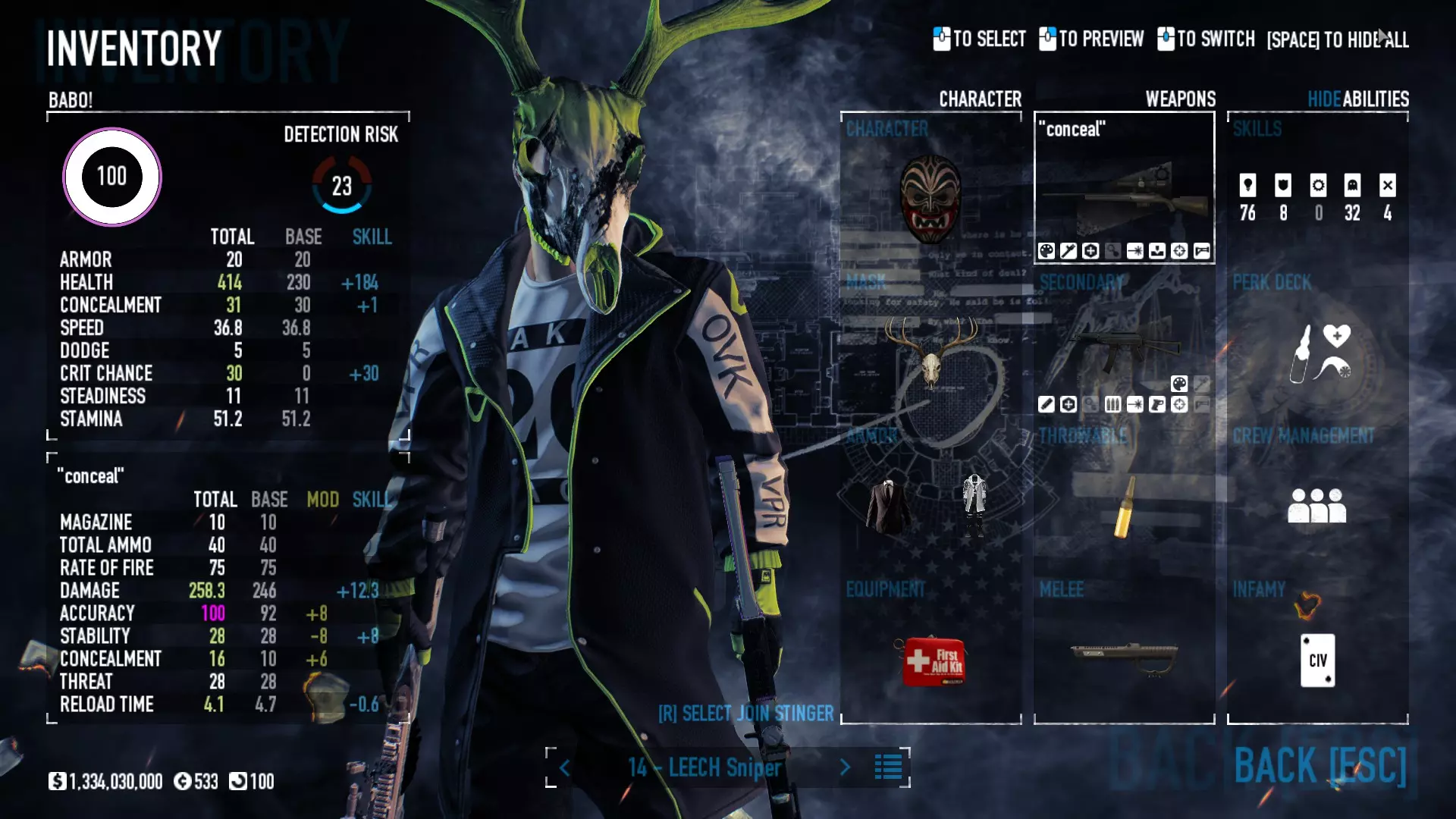Open the Skills panel
Image resolution: width=1456 pixels, height=819 pixels.
tap(1317, 197)
